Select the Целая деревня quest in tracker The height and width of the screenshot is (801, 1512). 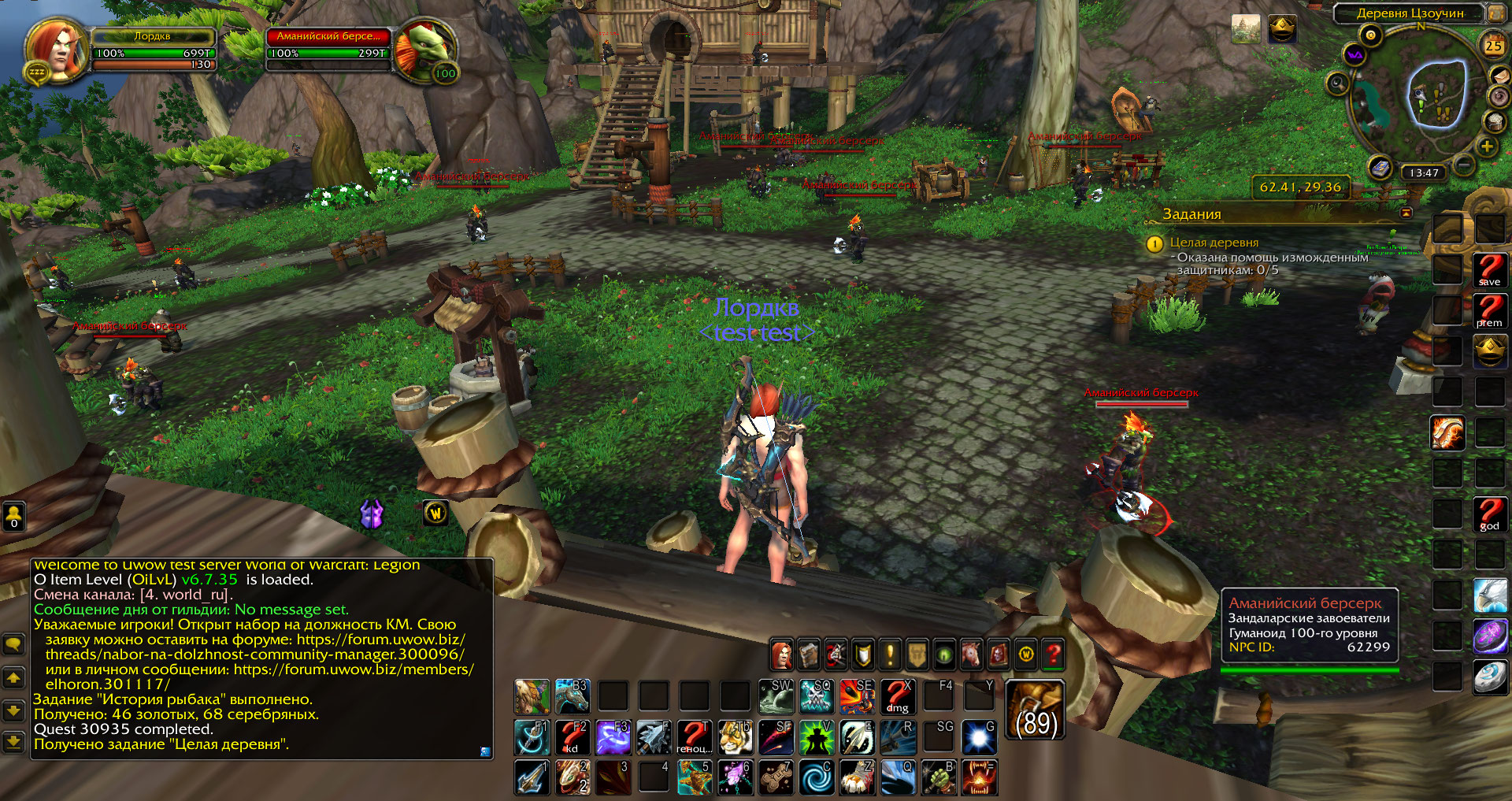(x=1214, y=243)
